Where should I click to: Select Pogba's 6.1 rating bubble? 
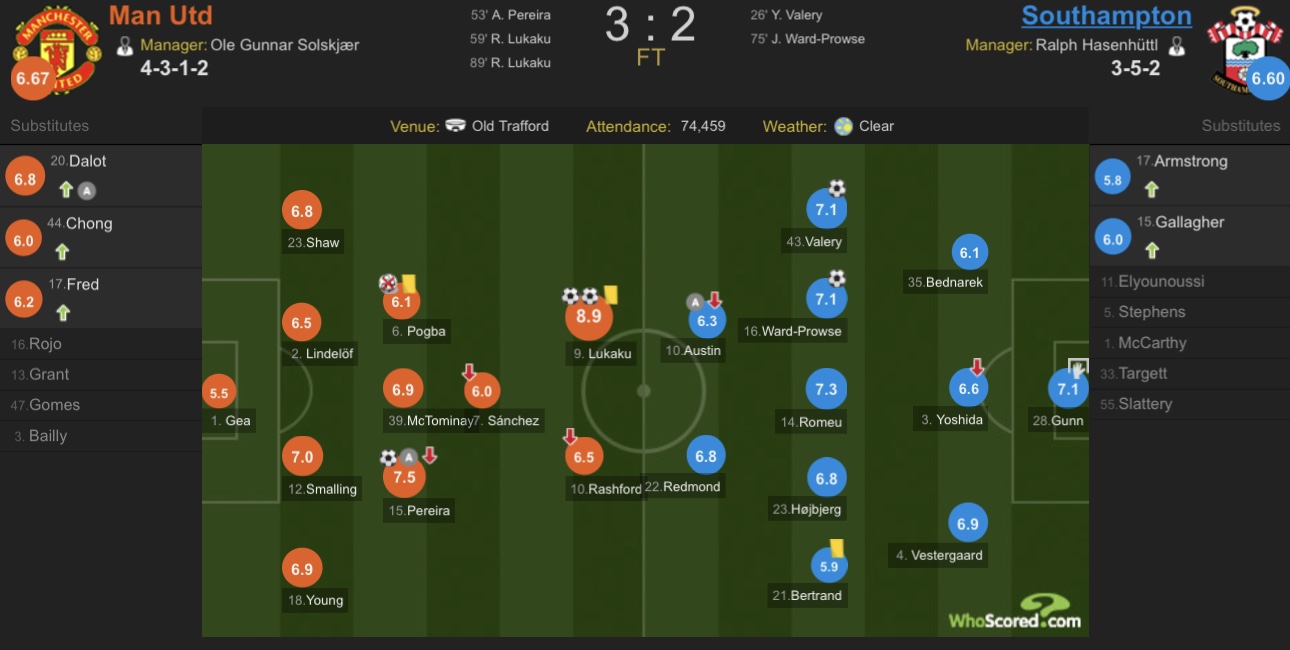tap(402, 301)
